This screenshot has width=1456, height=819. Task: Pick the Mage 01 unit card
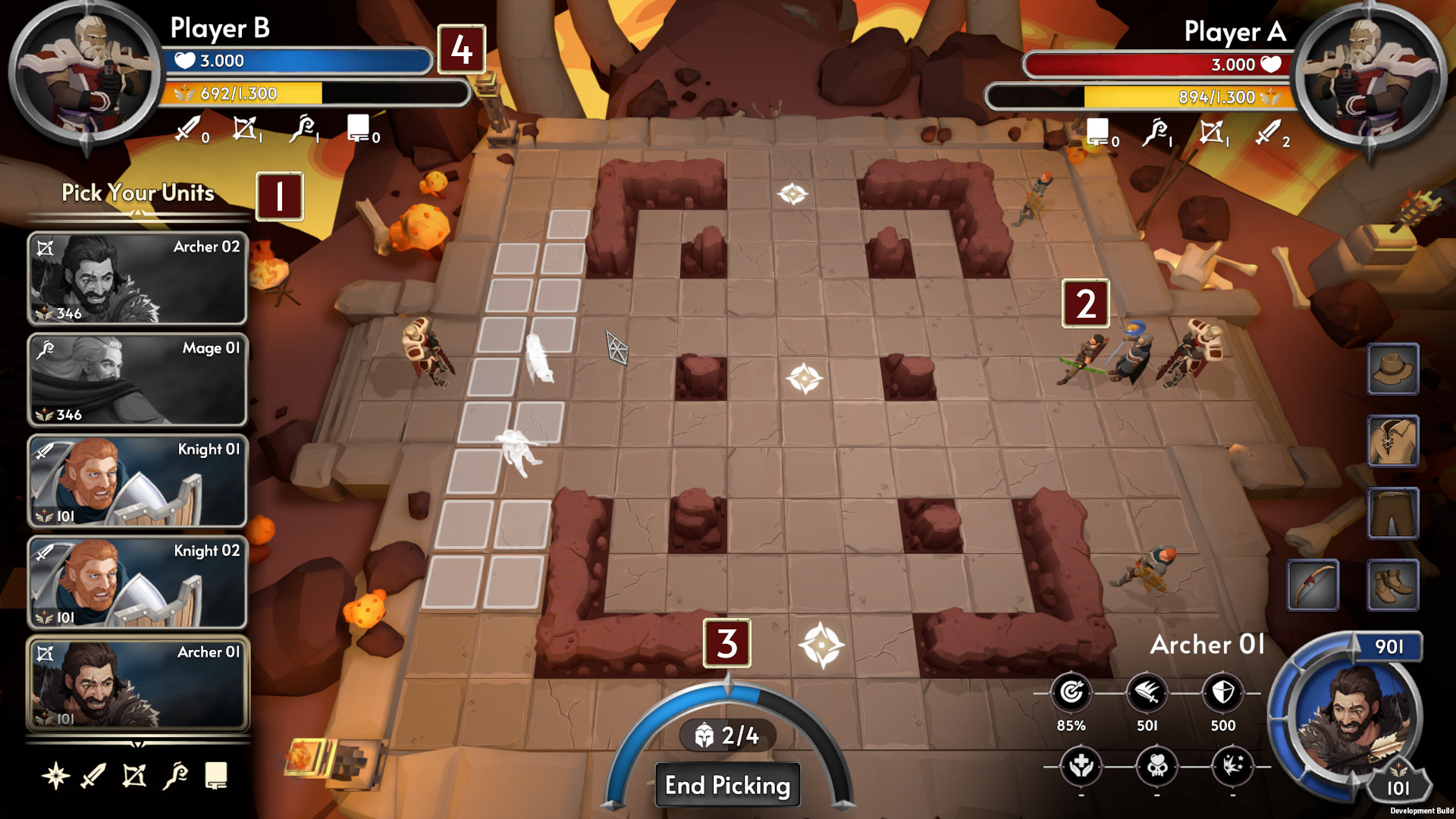point(137,379)
